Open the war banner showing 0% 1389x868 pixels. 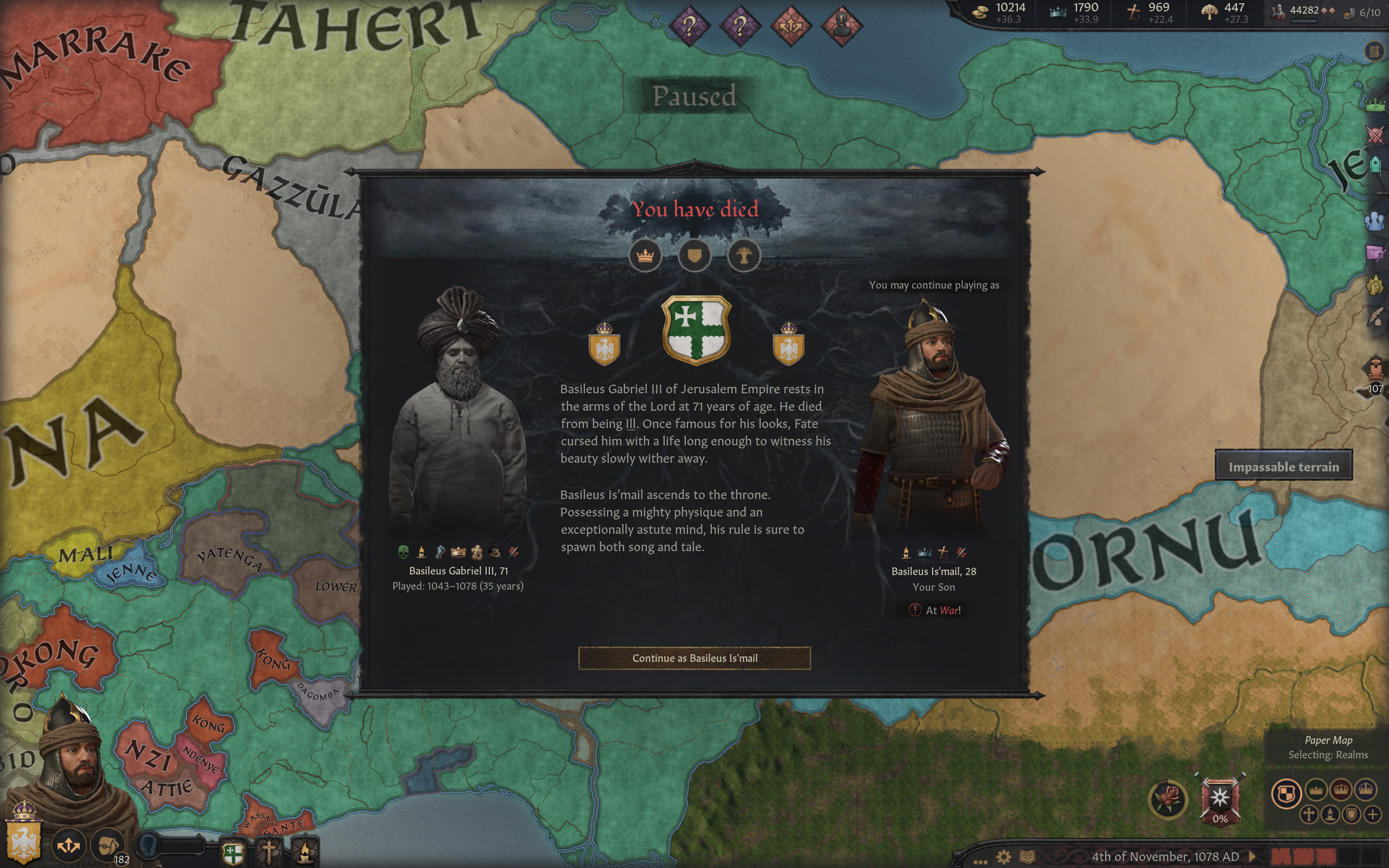(1220, 800)
